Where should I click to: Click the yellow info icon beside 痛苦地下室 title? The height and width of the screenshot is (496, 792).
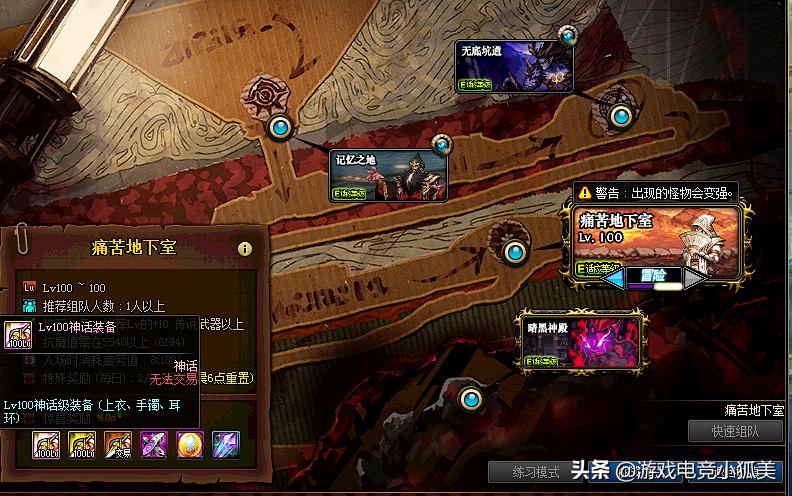(x=244, y=248)
